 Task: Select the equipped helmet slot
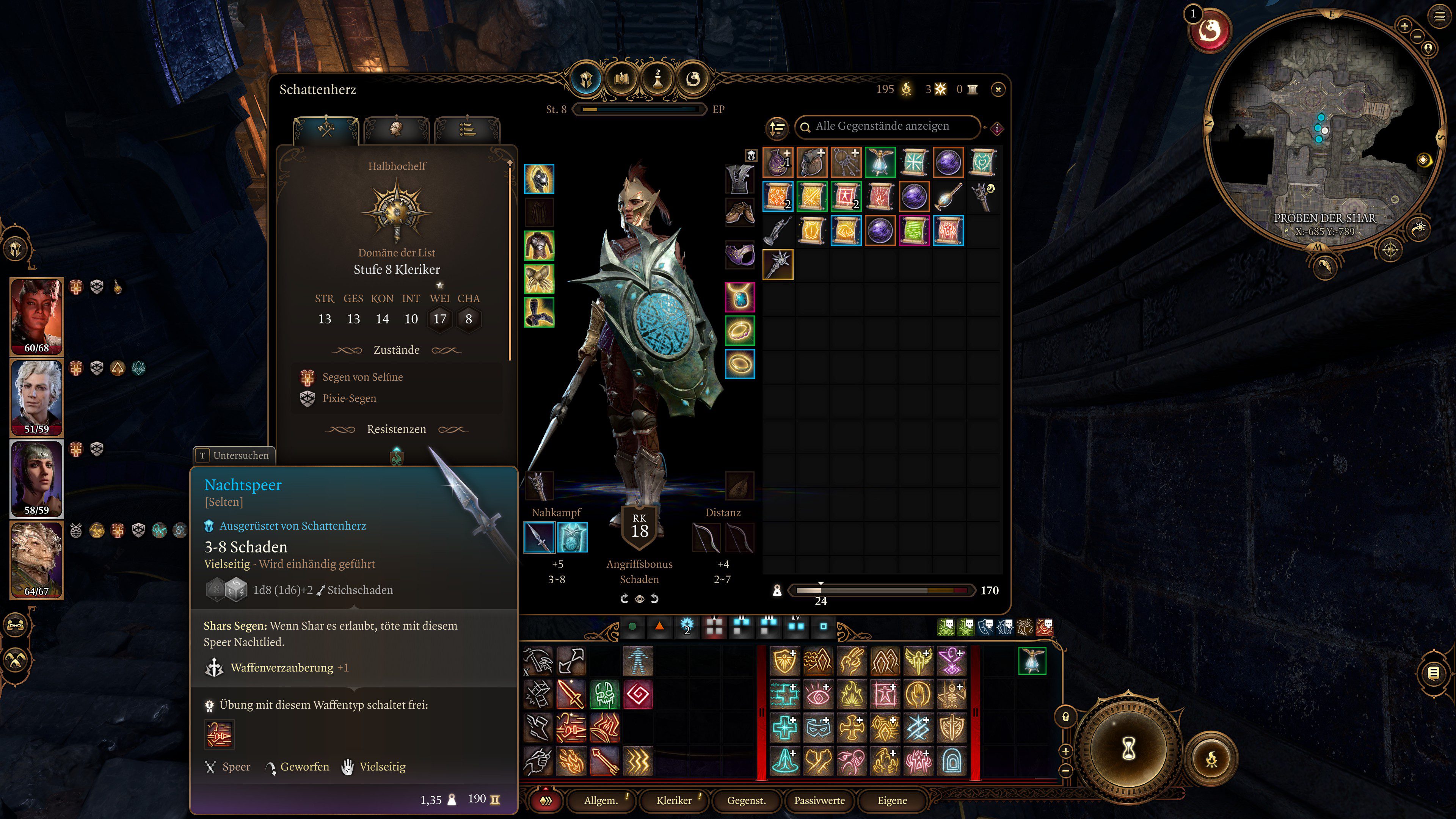539,179
